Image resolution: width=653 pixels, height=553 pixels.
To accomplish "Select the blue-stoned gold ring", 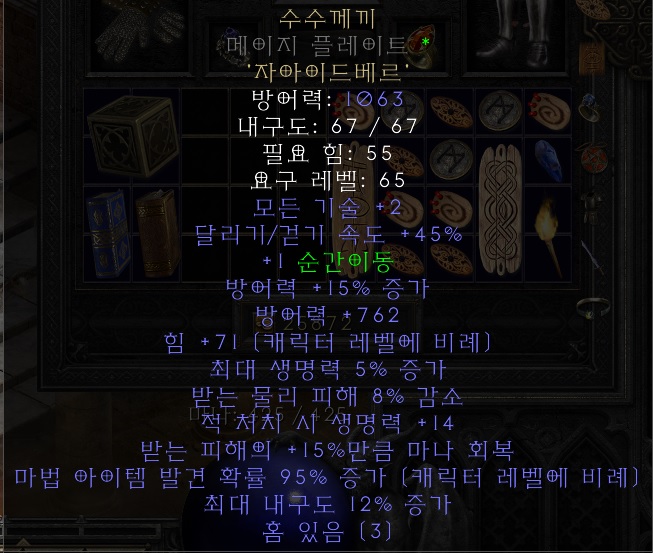I will point(586,106).
